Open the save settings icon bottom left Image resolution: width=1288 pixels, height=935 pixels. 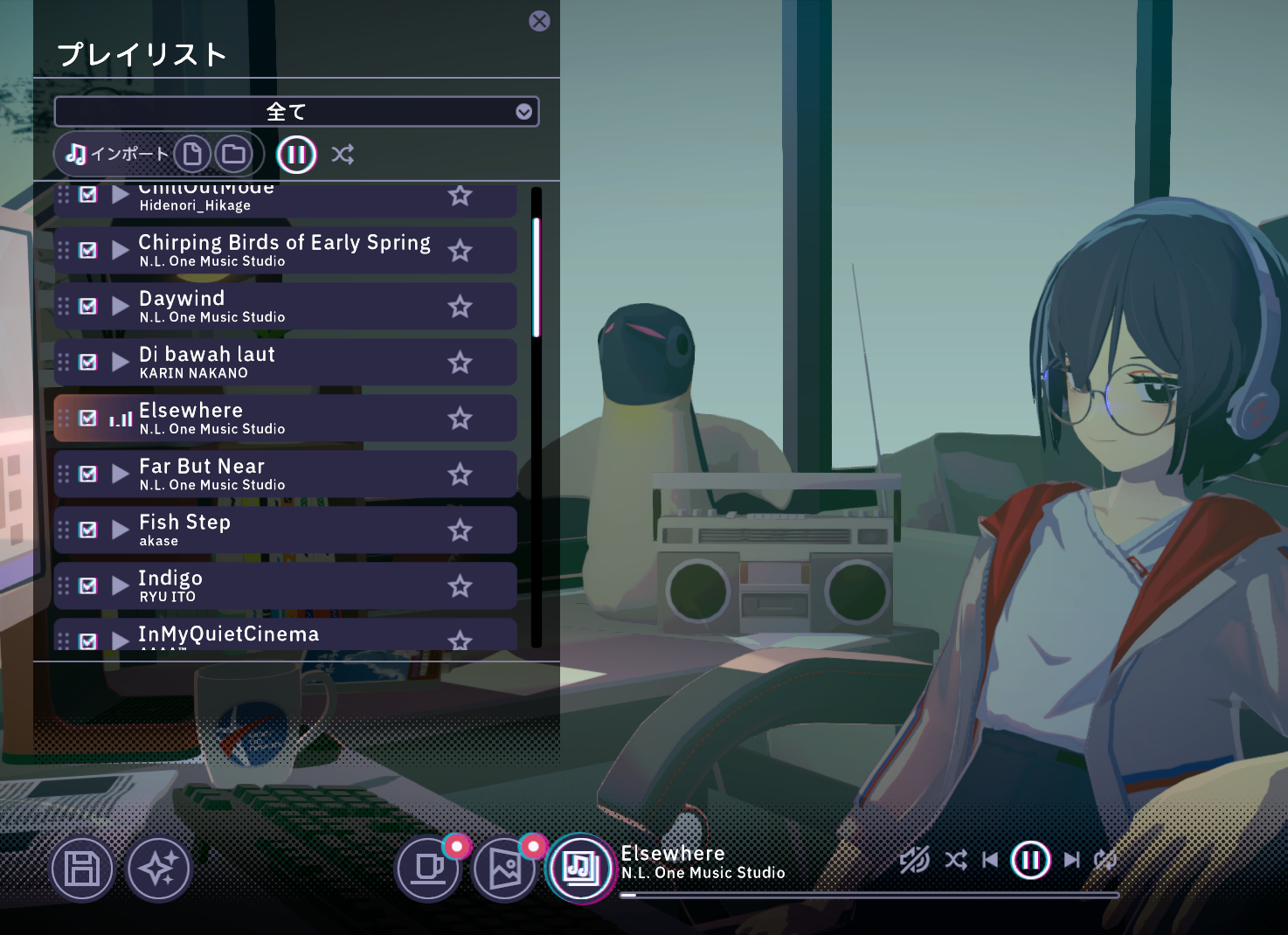[81, 869]
